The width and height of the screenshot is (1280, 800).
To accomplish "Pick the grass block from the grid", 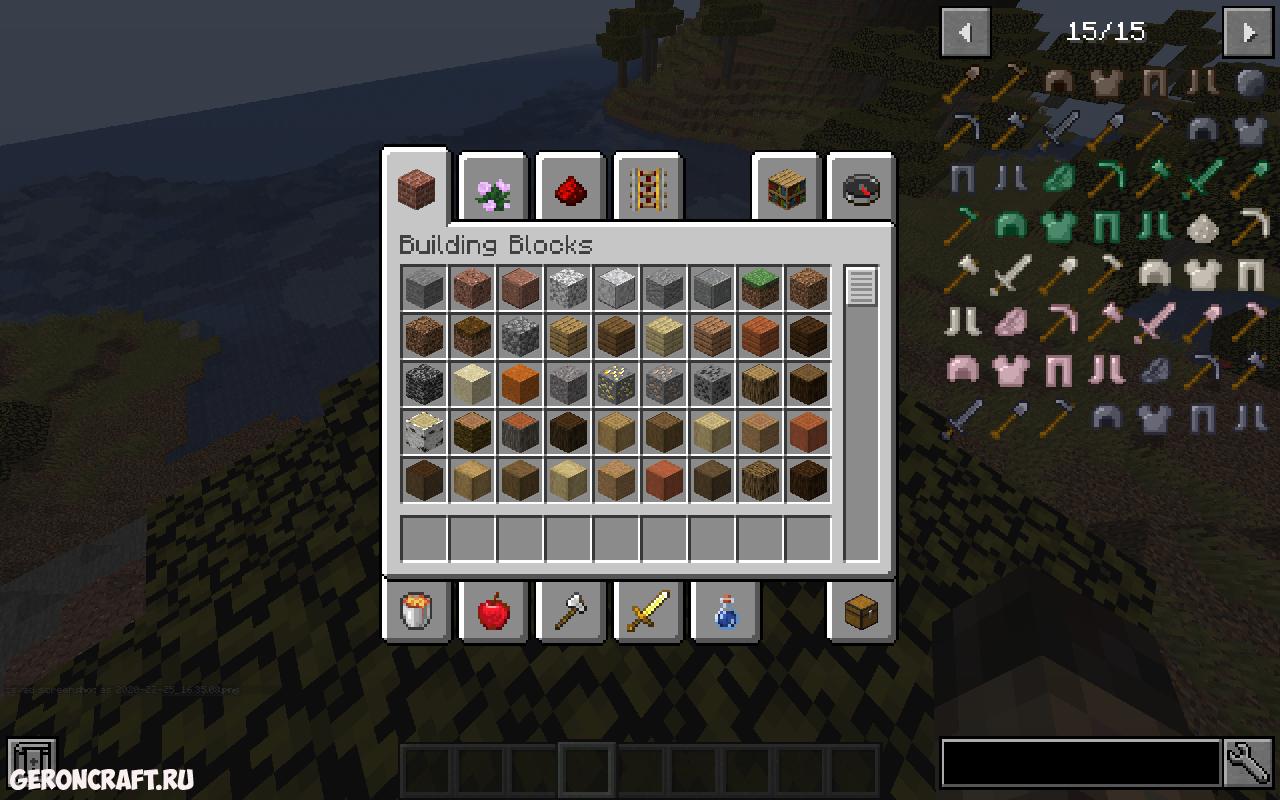I will click(x=760, y=288).
